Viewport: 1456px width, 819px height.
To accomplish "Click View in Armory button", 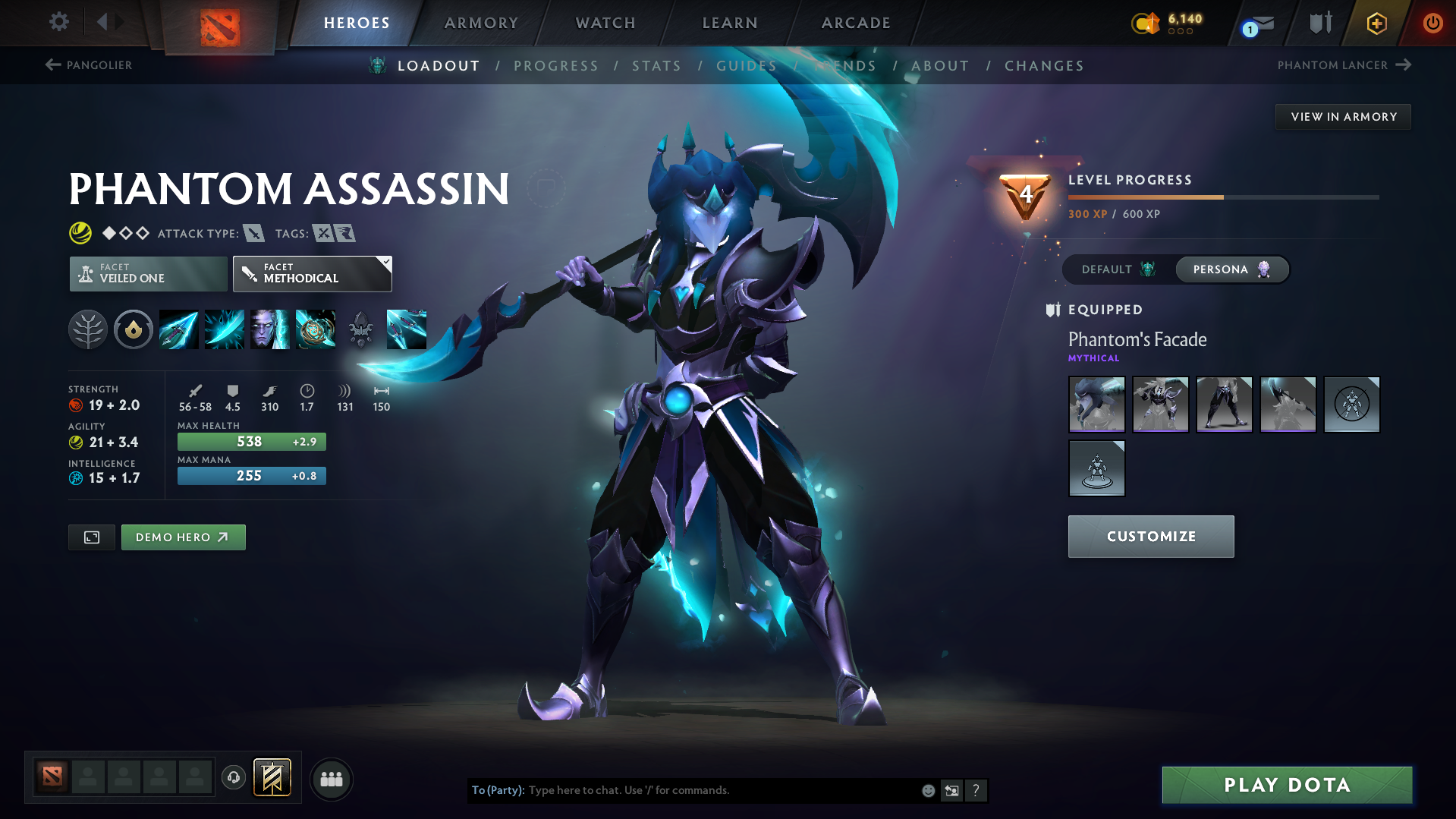I will coord(1343,117).
